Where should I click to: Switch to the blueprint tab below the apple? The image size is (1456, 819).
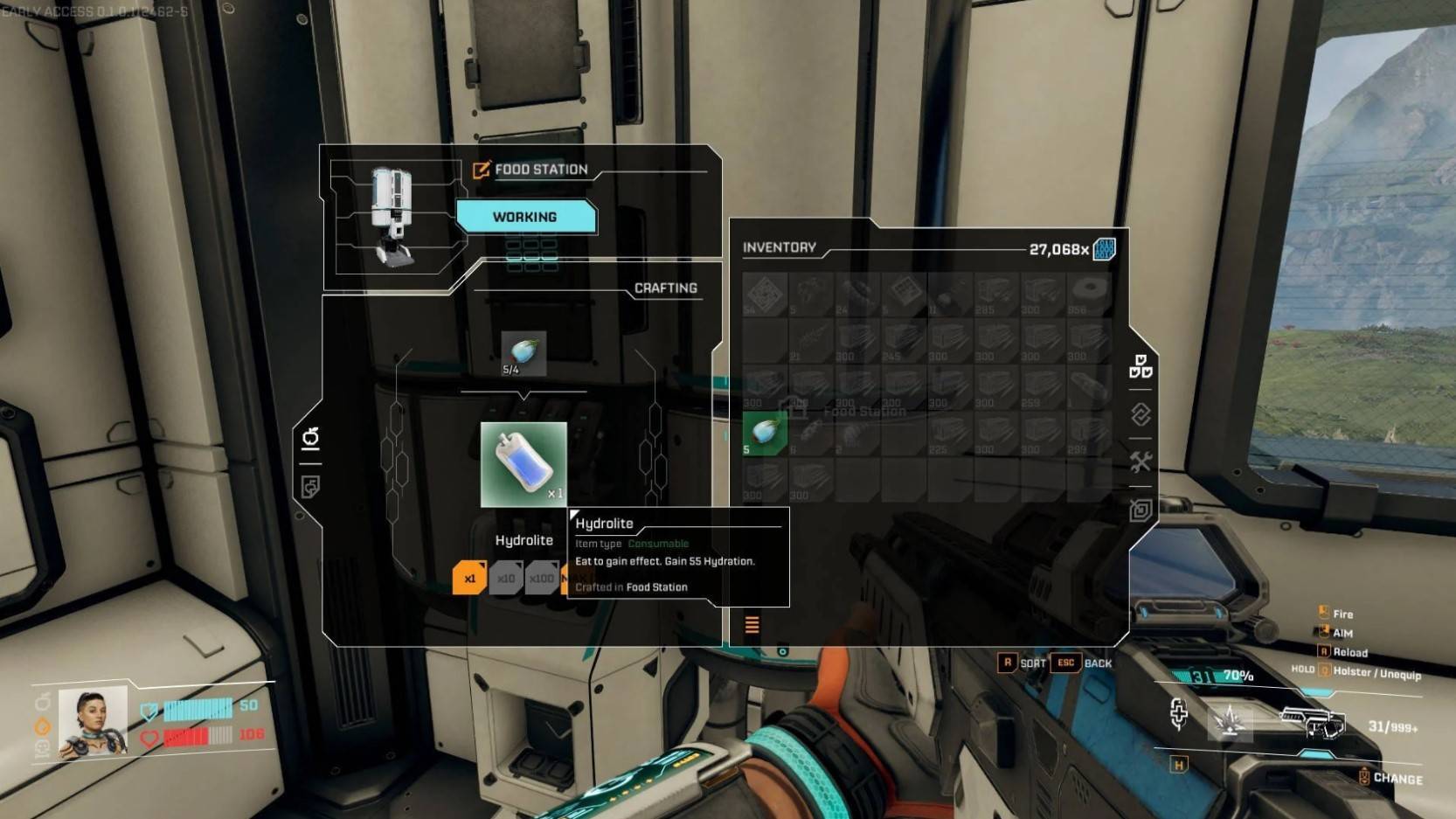click(x=310, y=487)
